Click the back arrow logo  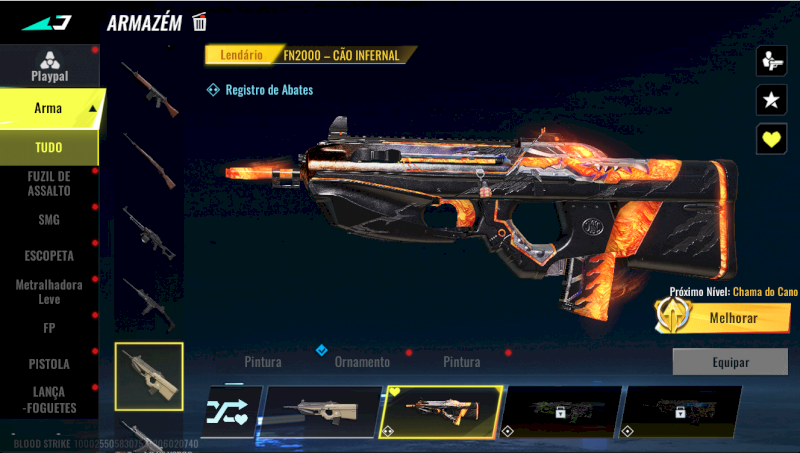[x=47, y=22]
